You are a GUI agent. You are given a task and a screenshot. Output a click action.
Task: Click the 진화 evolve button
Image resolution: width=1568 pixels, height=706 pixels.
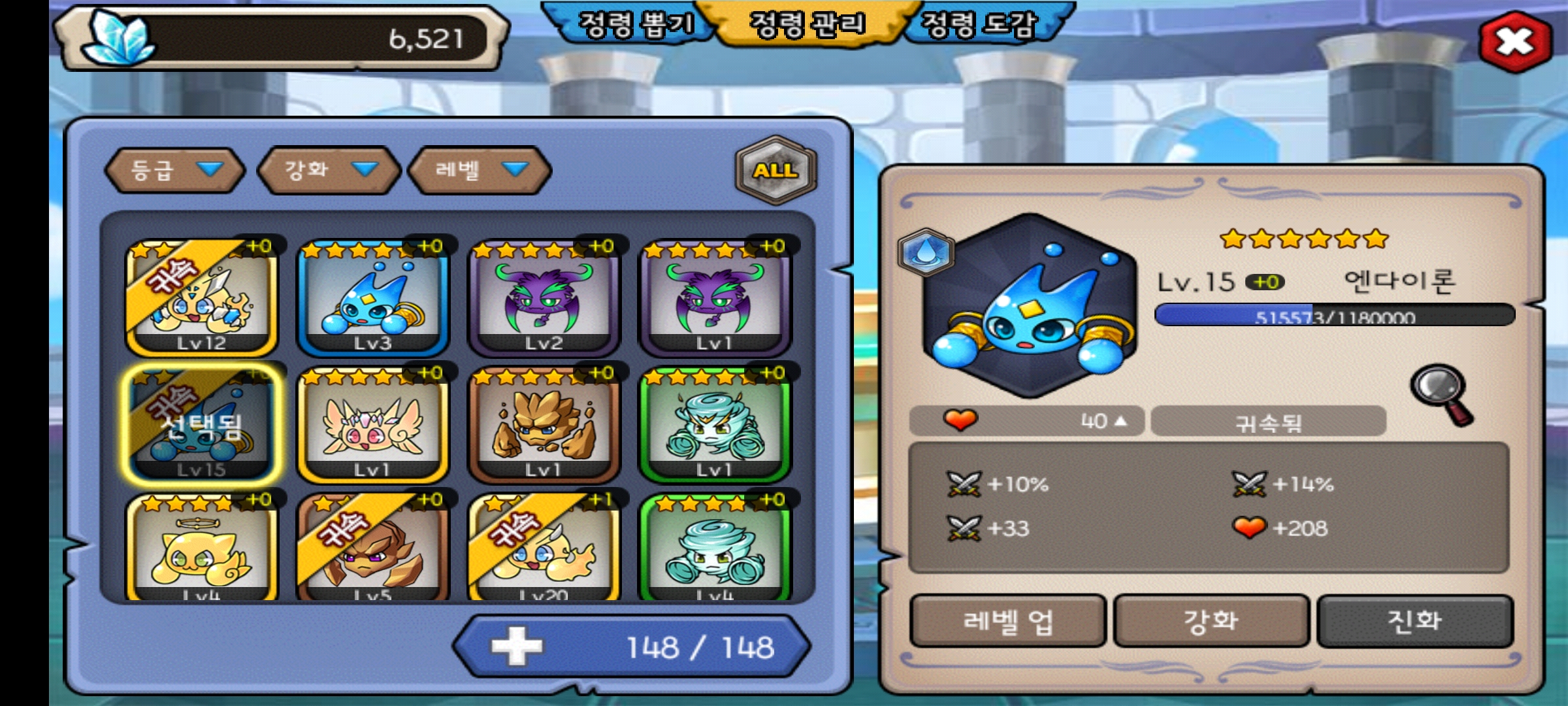click(x=1414, y=621)
